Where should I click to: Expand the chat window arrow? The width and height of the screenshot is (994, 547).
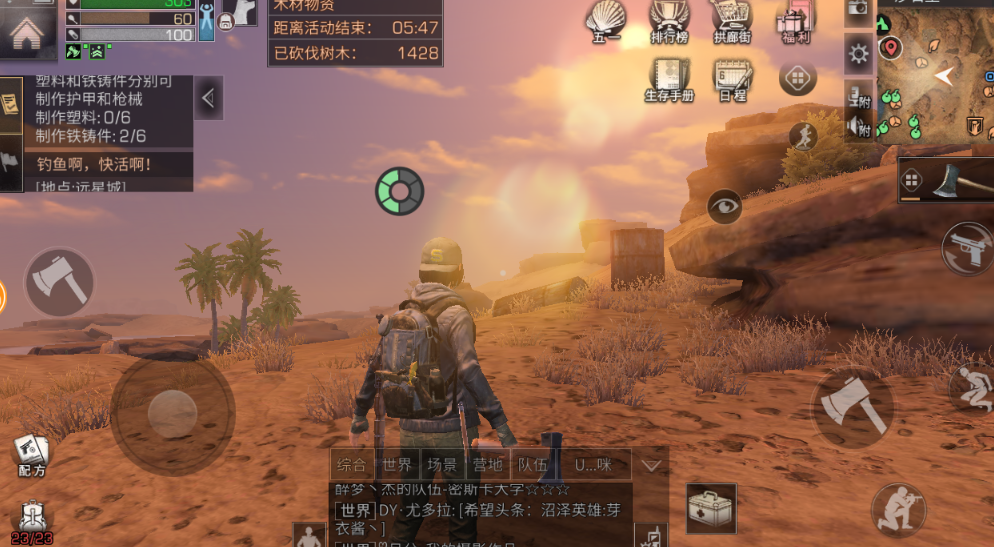point(652,465)
